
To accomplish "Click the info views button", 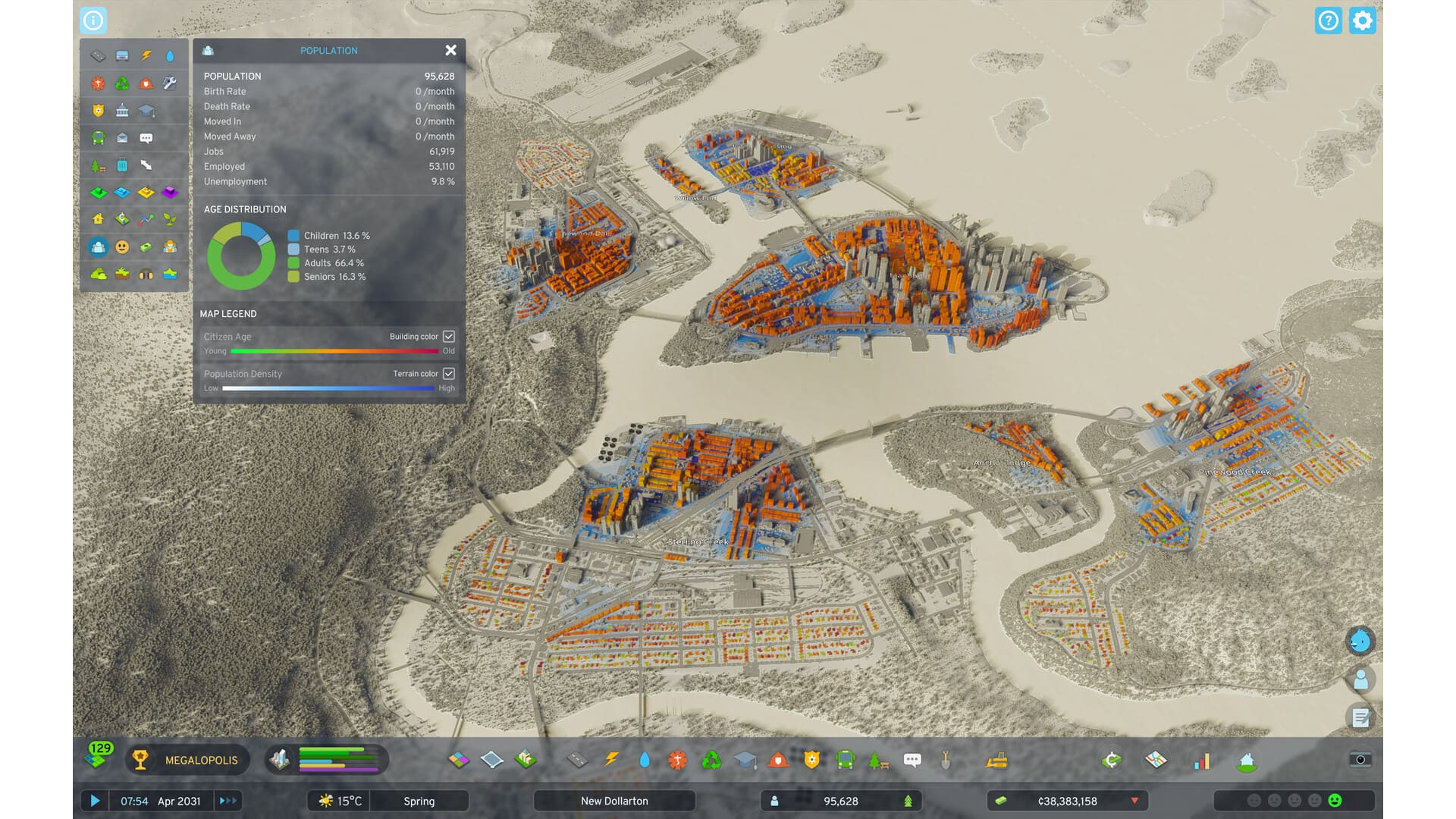I will (93, 20).
